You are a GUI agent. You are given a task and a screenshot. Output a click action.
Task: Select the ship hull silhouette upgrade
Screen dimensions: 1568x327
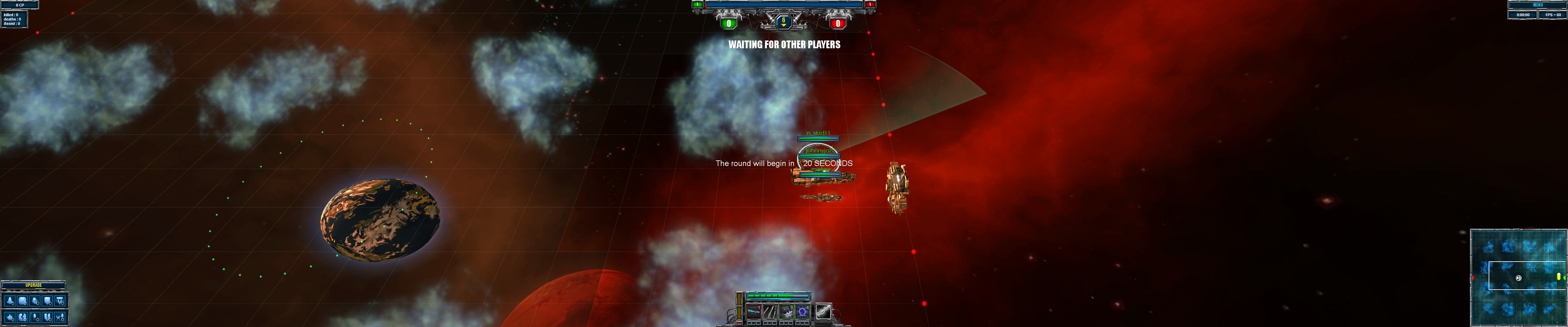pyautogui.click(x=10, y=301)
